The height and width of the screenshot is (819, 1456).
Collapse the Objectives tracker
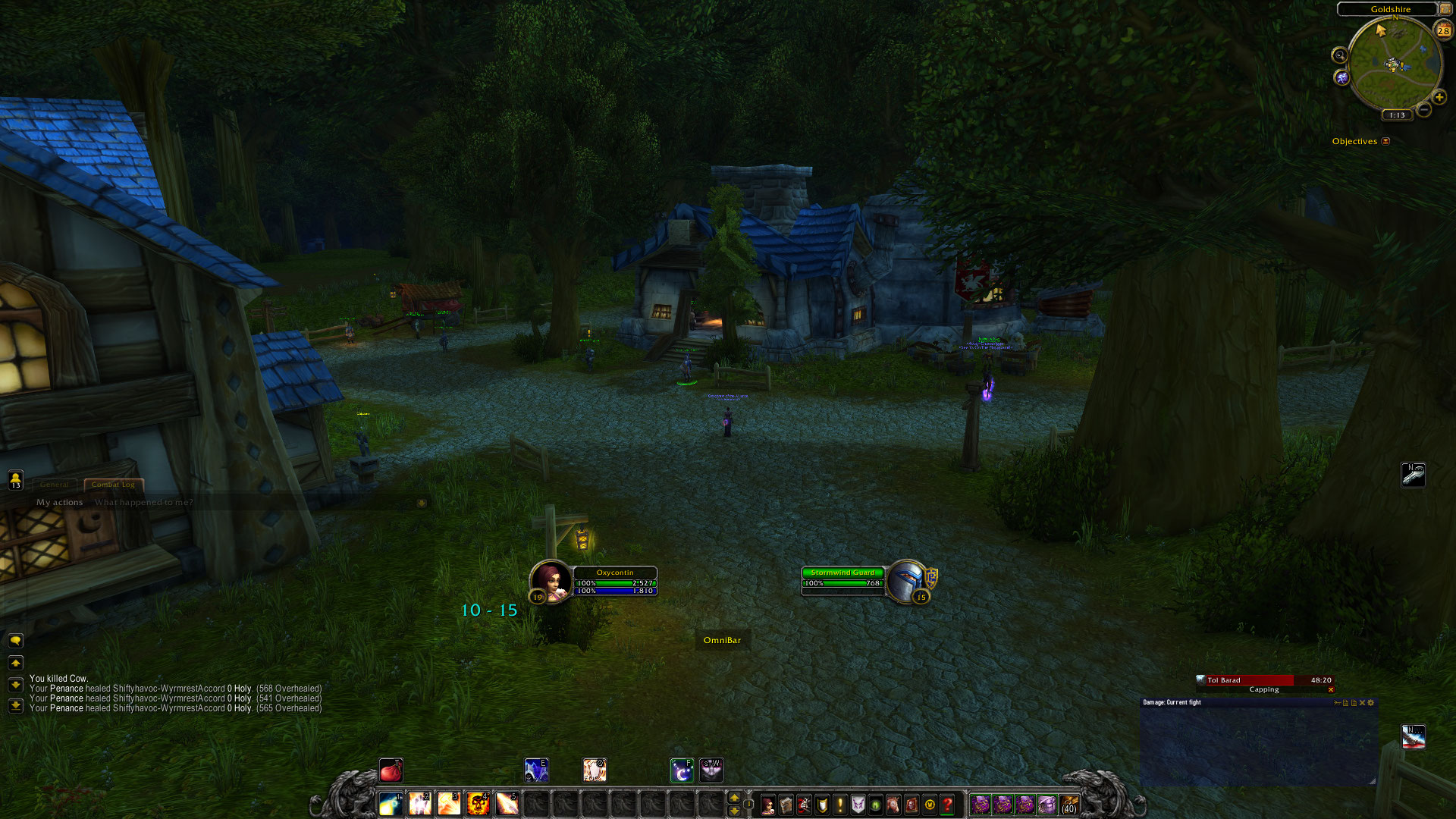pos(1385,141)
